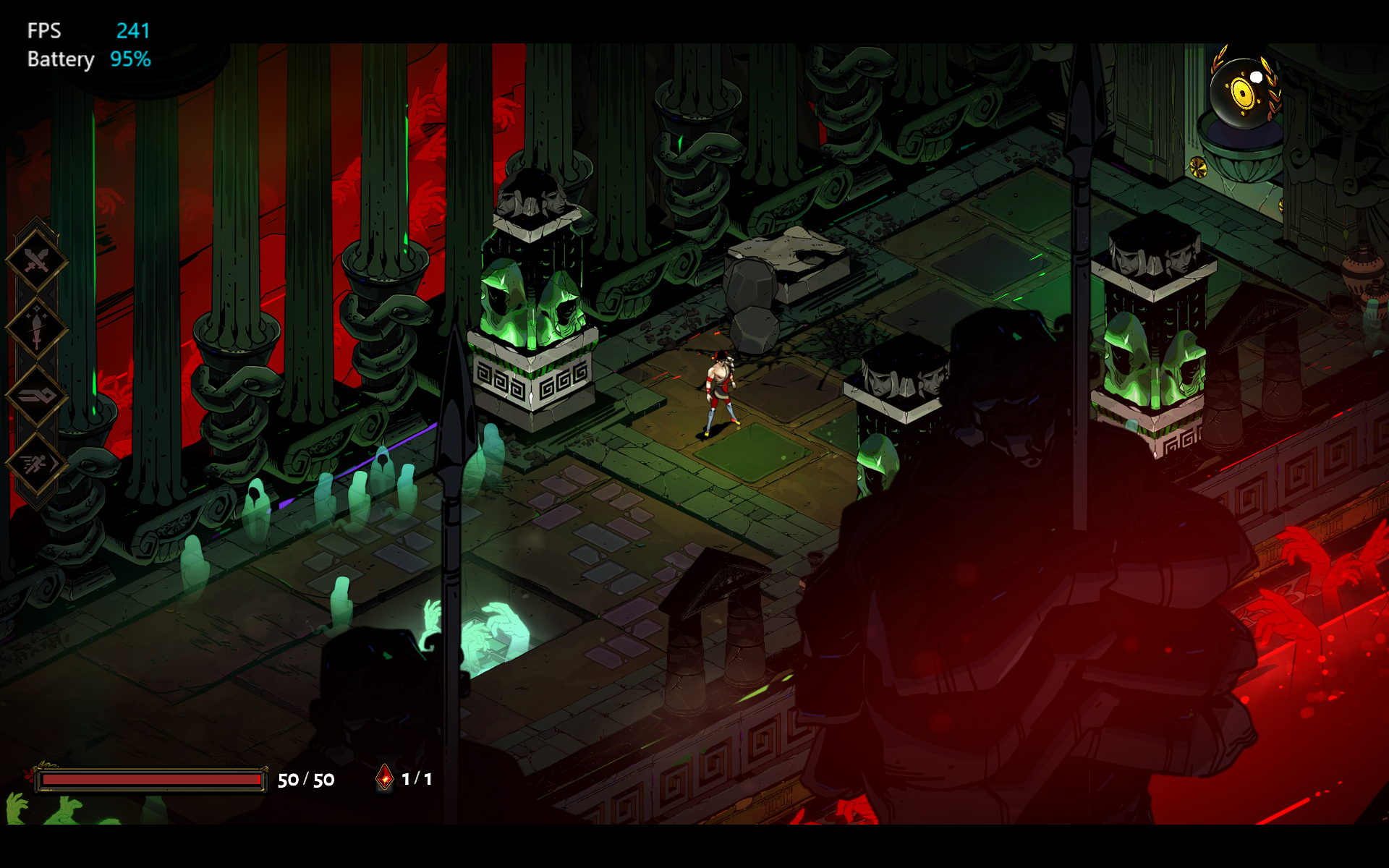Viewport: 1389px width, 868px height.
Task: Click the sparkling sword Special slot
Action: [x=36, y=328]
